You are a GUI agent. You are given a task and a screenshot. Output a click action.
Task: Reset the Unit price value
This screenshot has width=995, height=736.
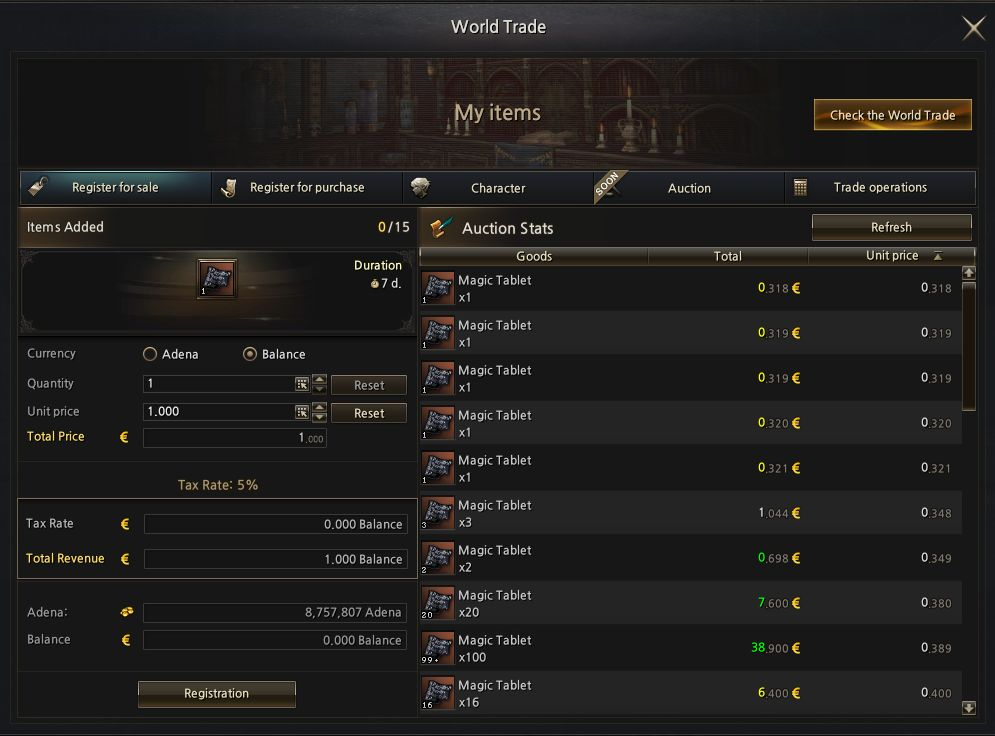pos(368,413)
